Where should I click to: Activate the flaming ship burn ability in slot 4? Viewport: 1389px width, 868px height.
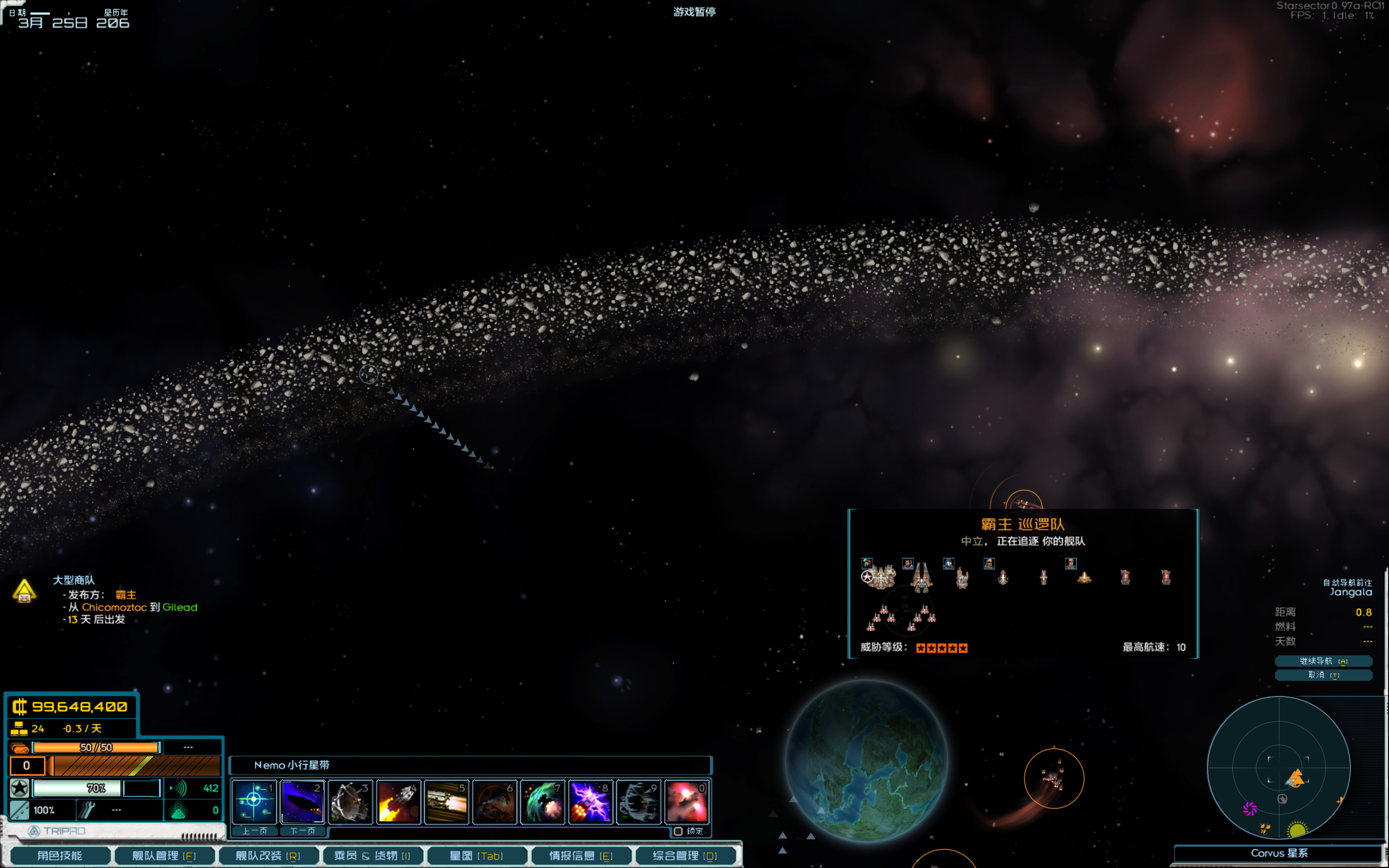pos(399,801)
